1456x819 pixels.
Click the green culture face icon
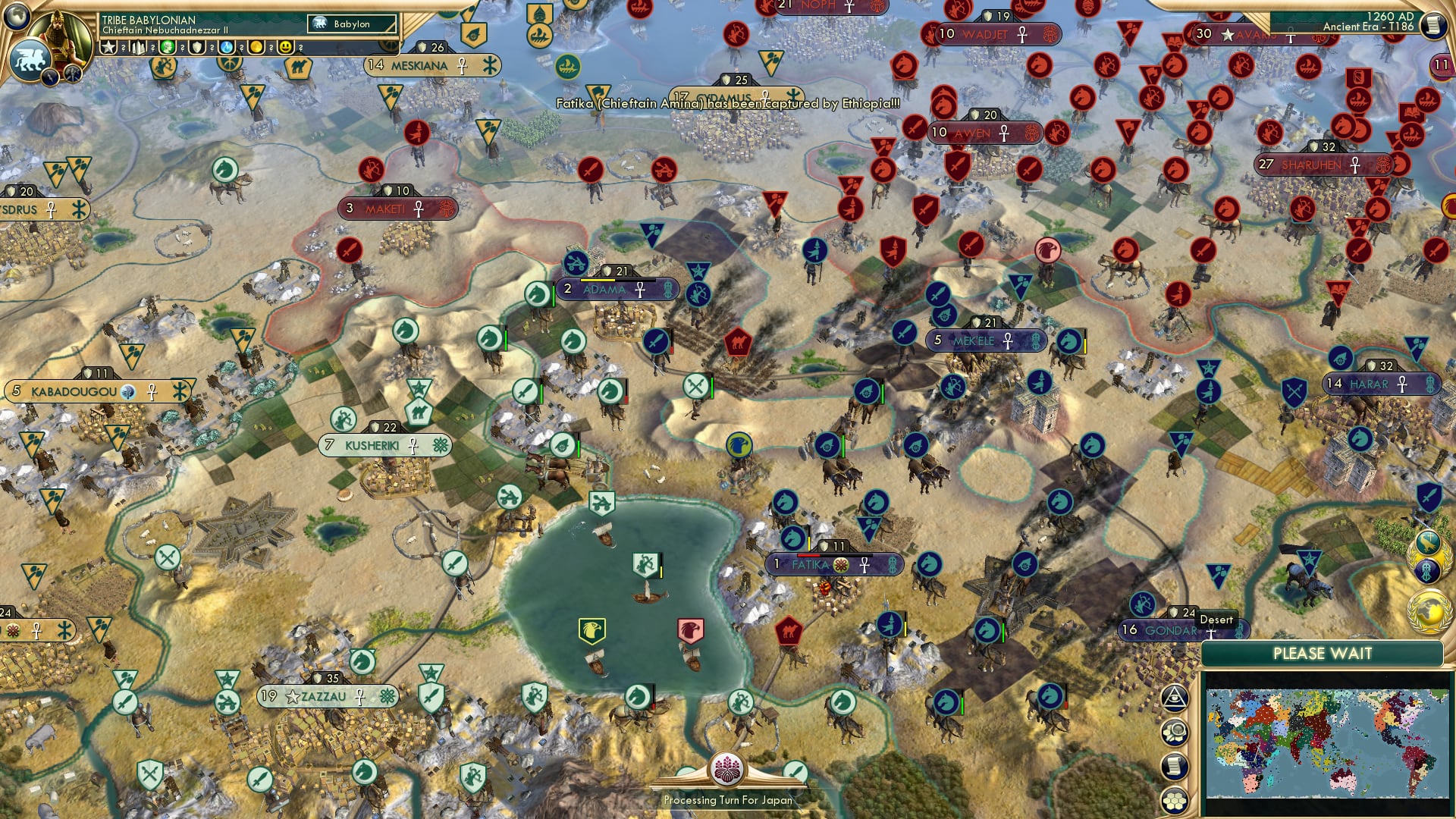(167, 47)
